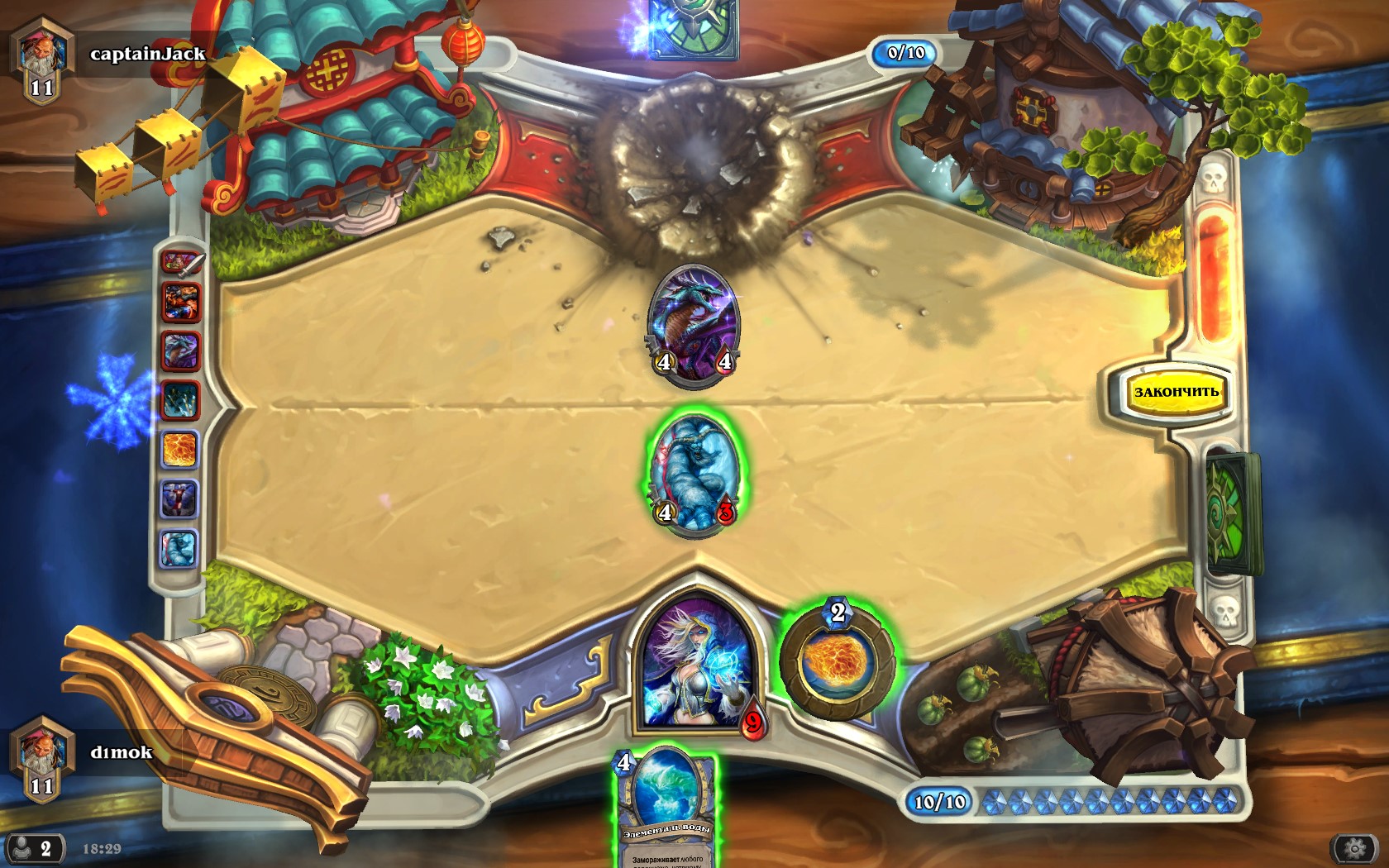This screenshot has width=1389, height=868.
Task: View the dragon history tile
Action: tap(180, 352)
